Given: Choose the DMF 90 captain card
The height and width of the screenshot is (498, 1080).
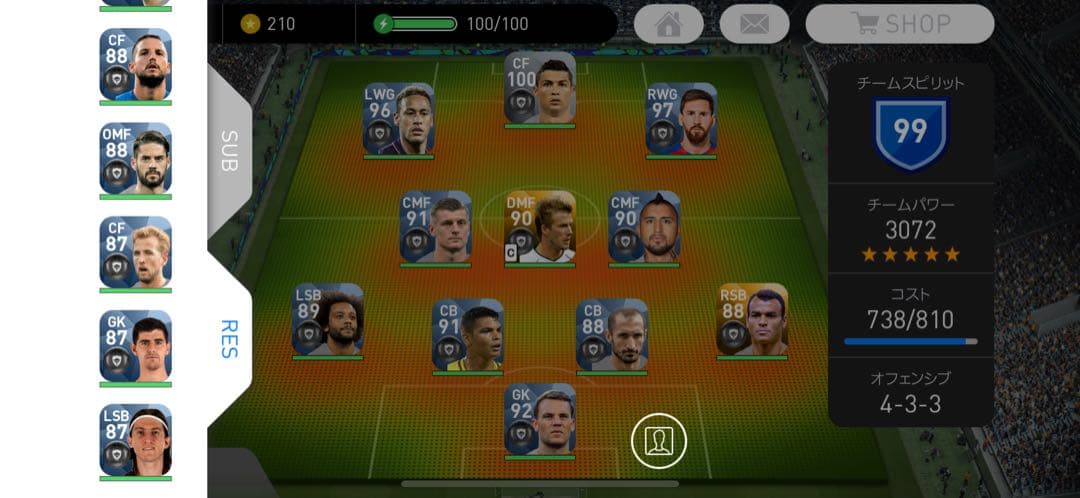Looking at the screenshot, I should click(540, 227).
